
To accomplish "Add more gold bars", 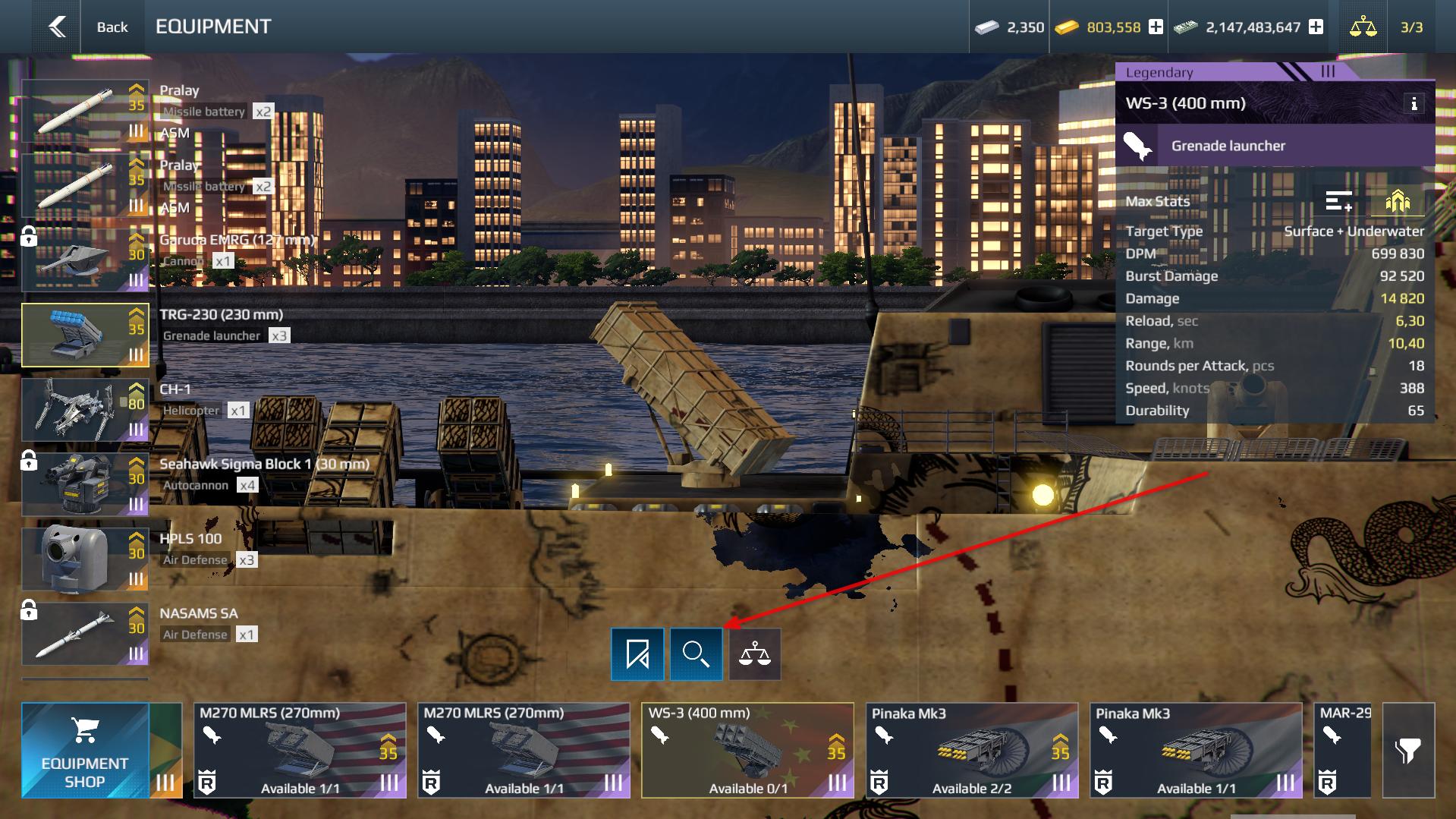I will pos(1156,27).
